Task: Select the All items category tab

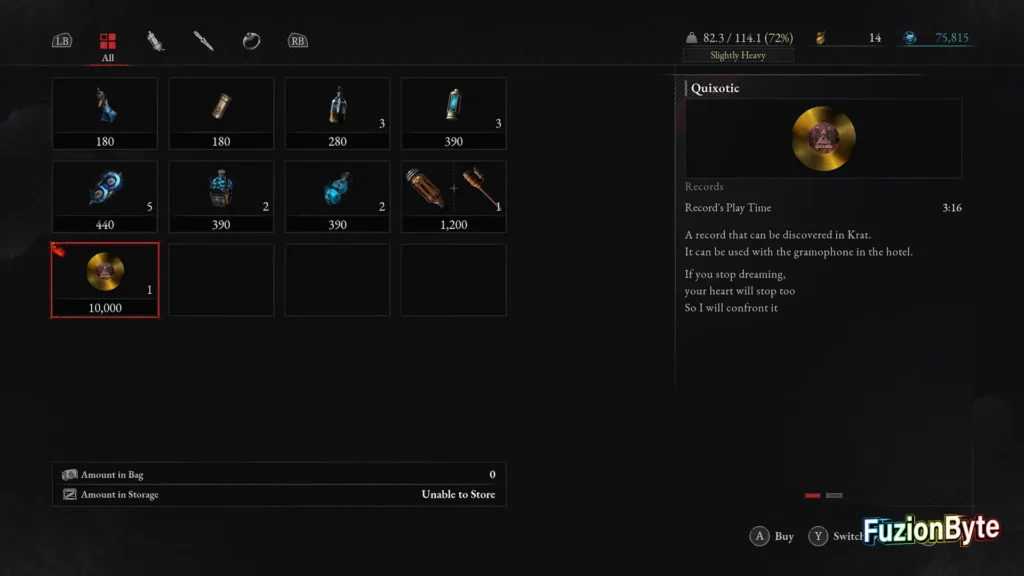Action: tap(107, 42)
